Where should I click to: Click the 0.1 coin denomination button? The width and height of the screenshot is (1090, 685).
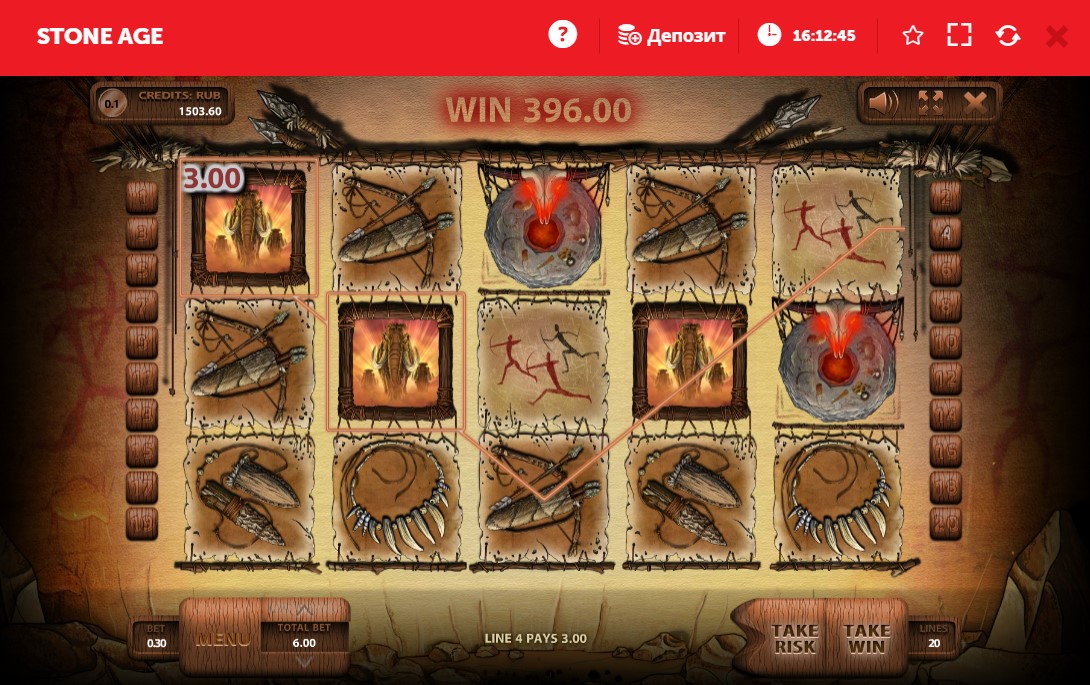113,103
